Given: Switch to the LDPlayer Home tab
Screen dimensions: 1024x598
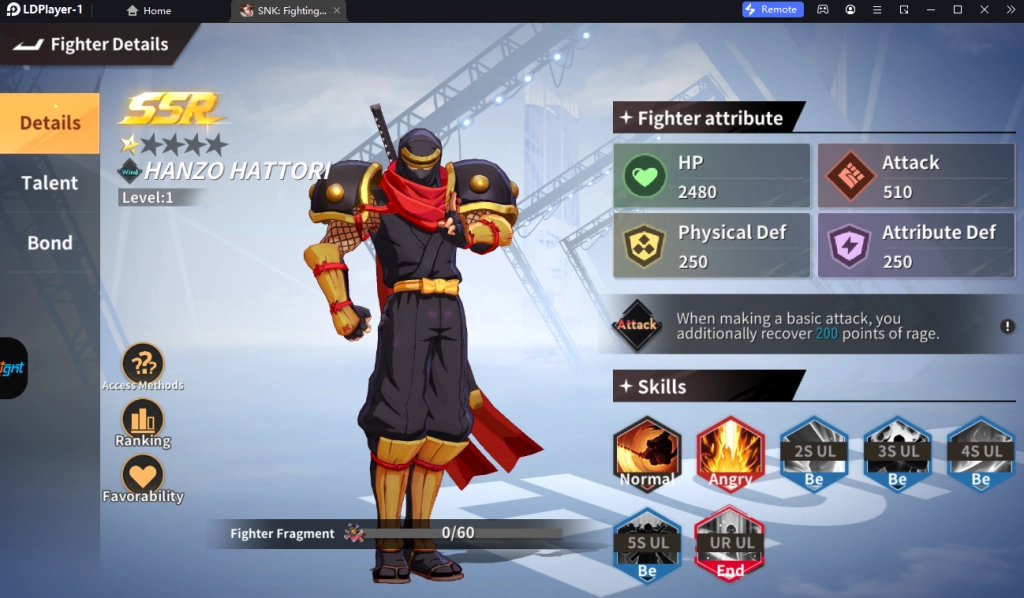Looking at the screenshot, I should click(149, 10).
